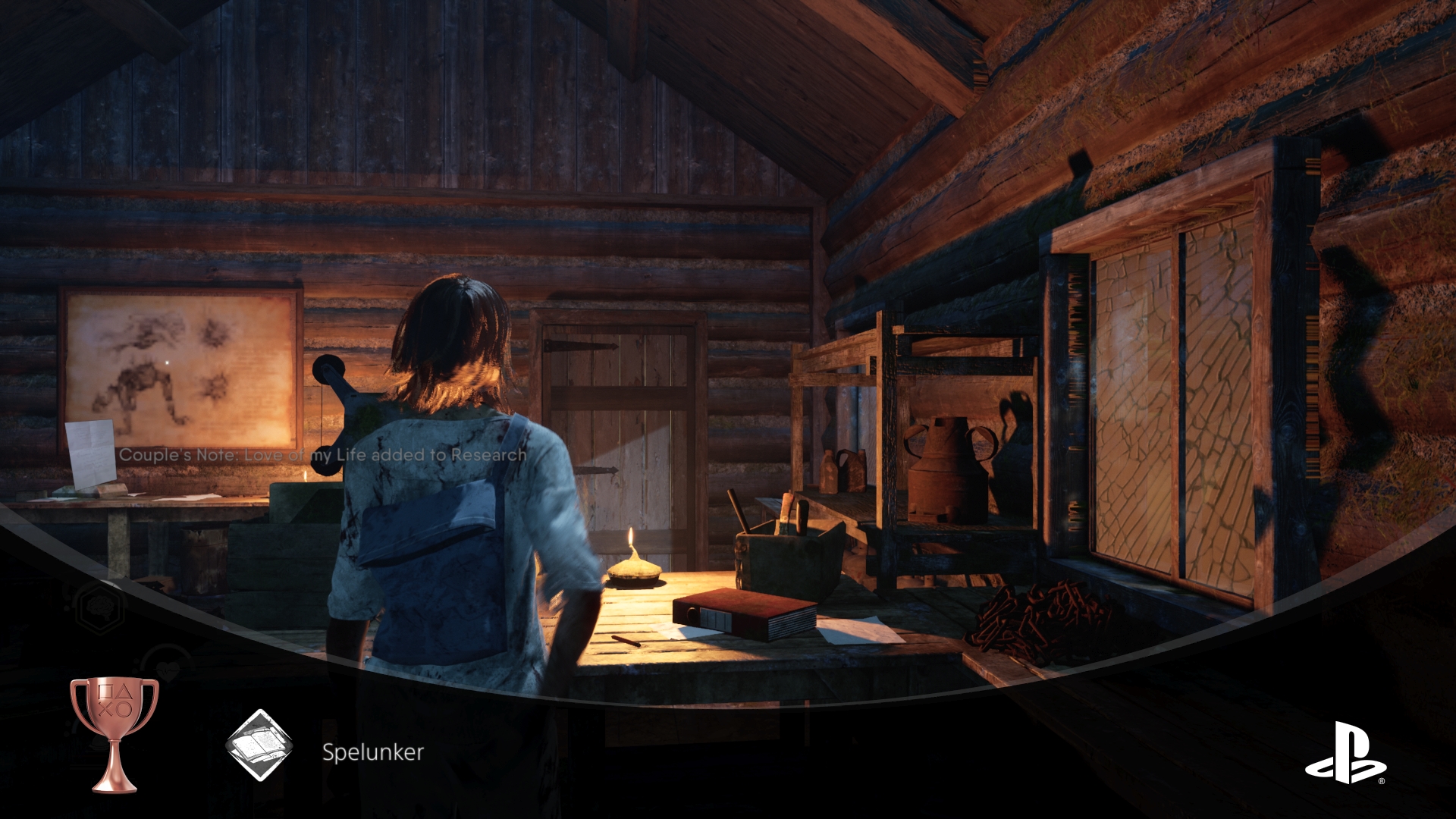Open the Spelunker trophy book thumbnail
Image resolution: width=1456 pixels, height=819 pixels.
(x=259, y=746)
